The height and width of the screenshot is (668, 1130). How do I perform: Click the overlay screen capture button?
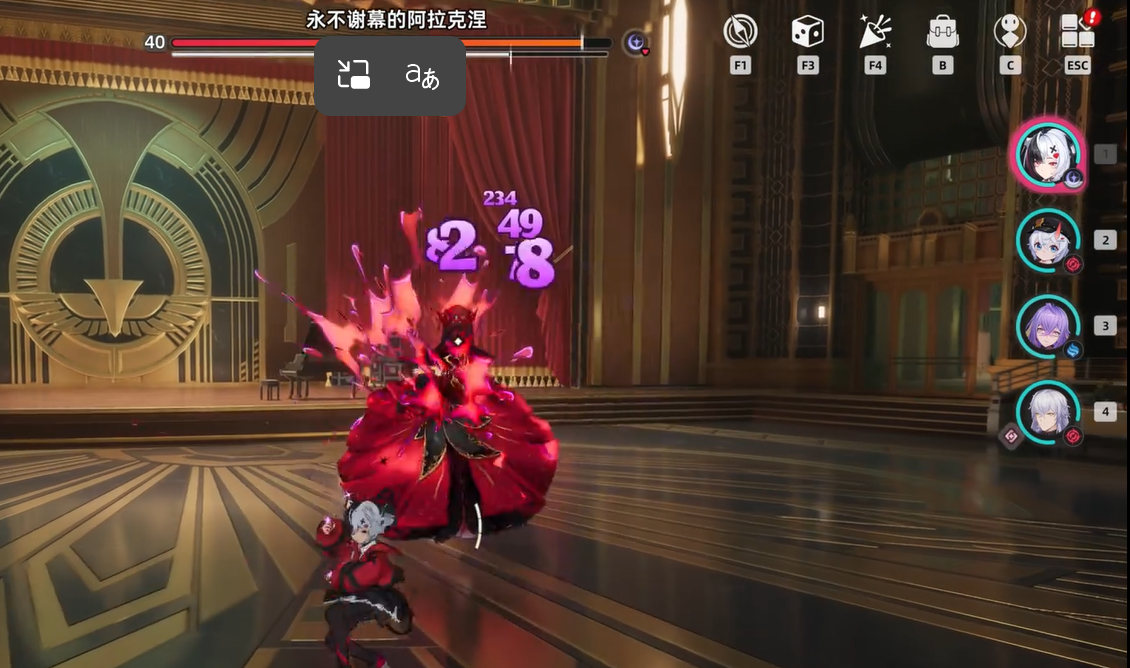353,75
